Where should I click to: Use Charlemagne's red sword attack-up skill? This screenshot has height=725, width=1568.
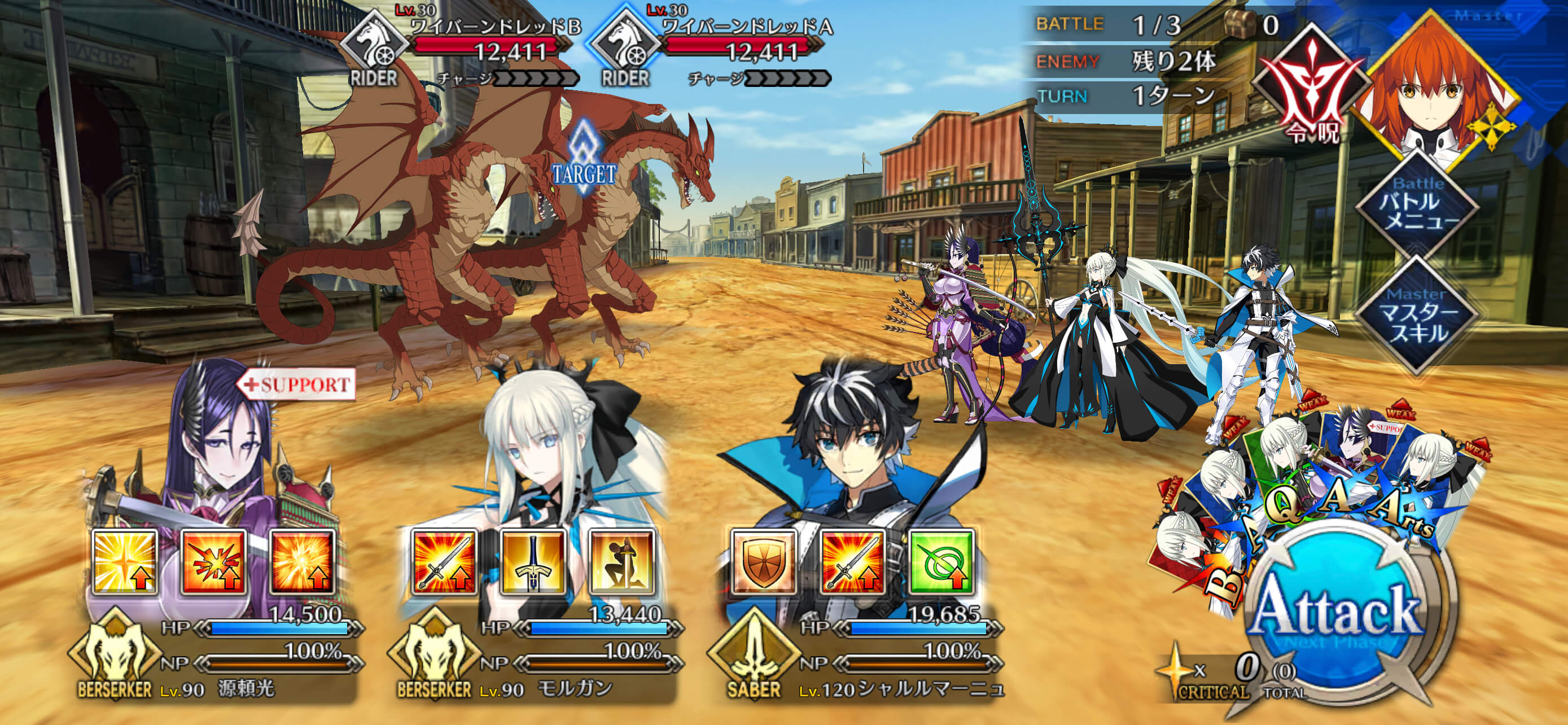(x=852, y=562)
